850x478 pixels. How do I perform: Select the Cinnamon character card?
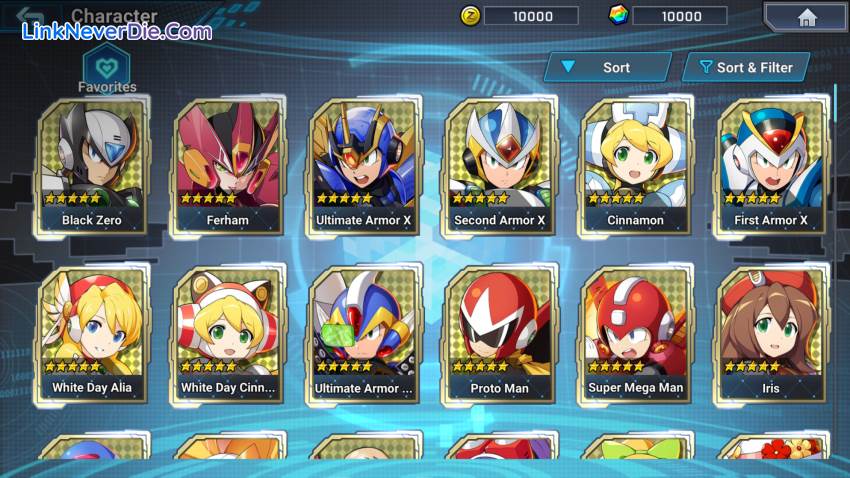(635, 166)
